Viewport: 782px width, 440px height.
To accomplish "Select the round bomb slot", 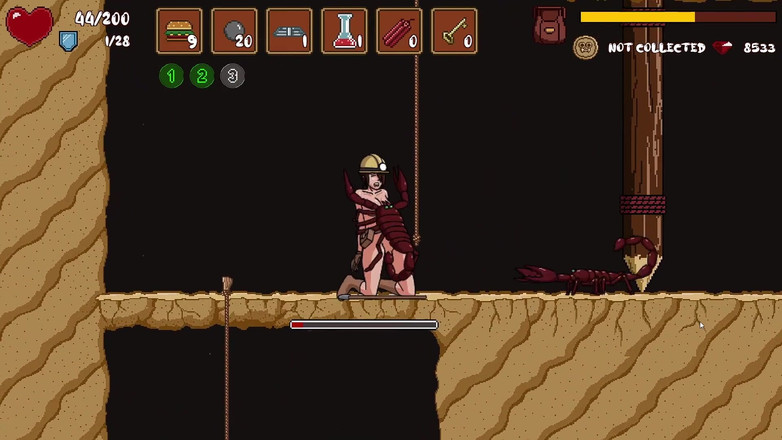I will tap(235, 31).
